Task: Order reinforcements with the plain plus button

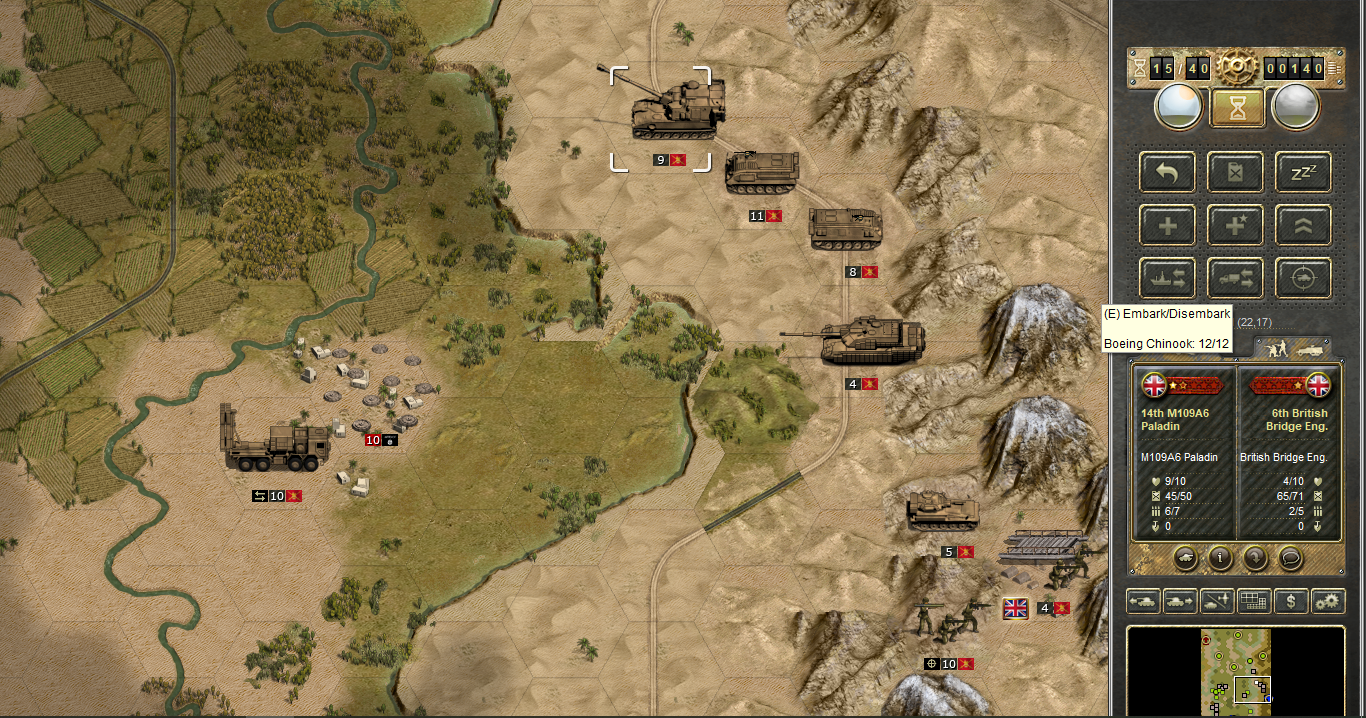Action: [1167, 225]
